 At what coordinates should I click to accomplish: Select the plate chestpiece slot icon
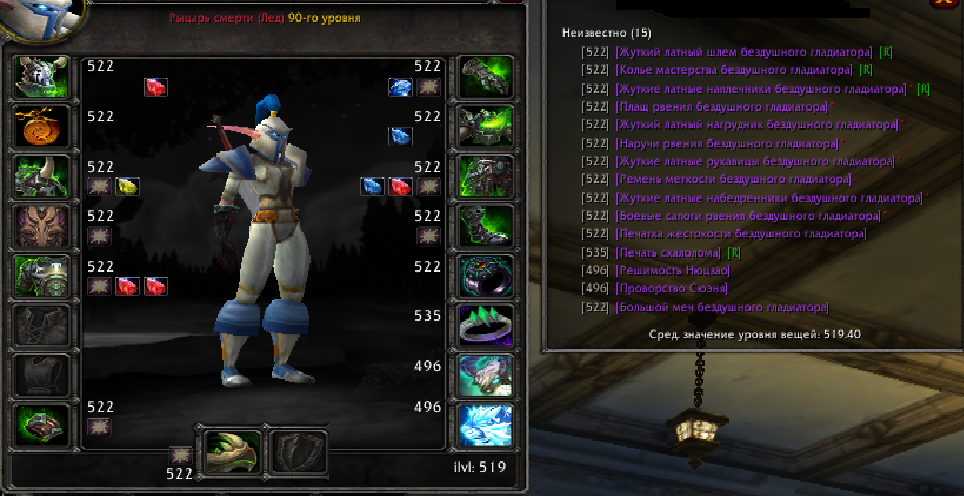42,276
